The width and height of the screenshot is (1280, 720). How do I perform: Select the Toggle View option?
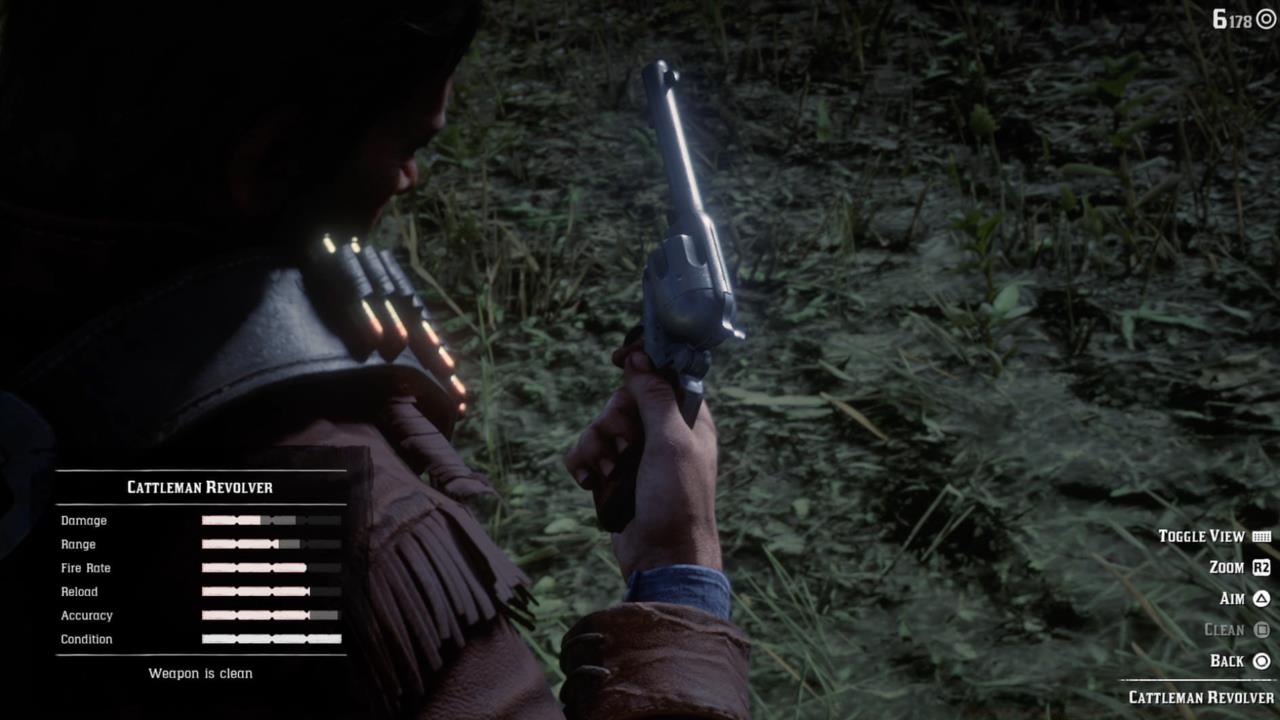pyautogui.click(x=1203, y=536)
